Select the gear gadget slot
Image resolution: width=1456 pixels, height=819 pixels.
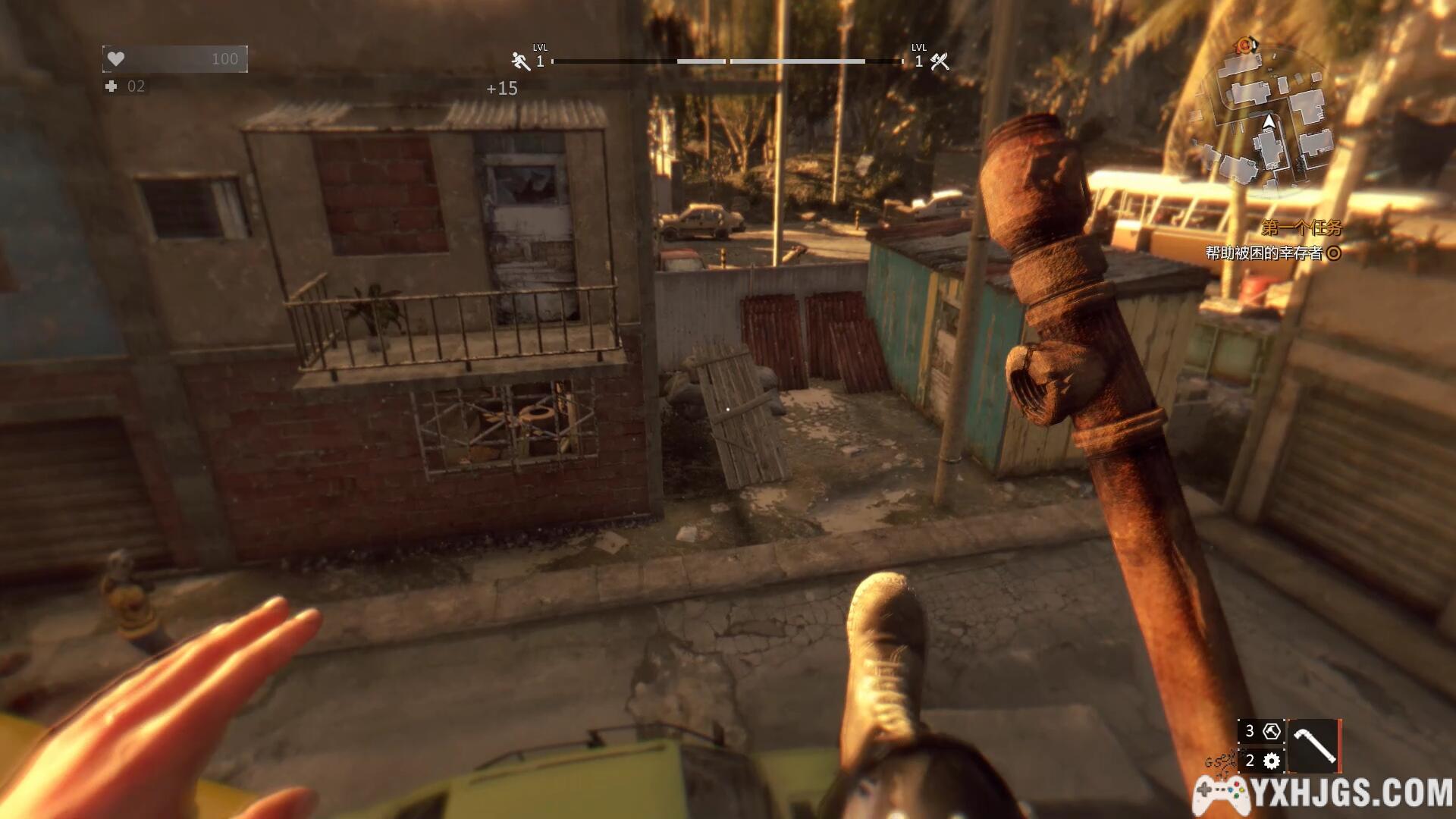tap(1262, 761)
